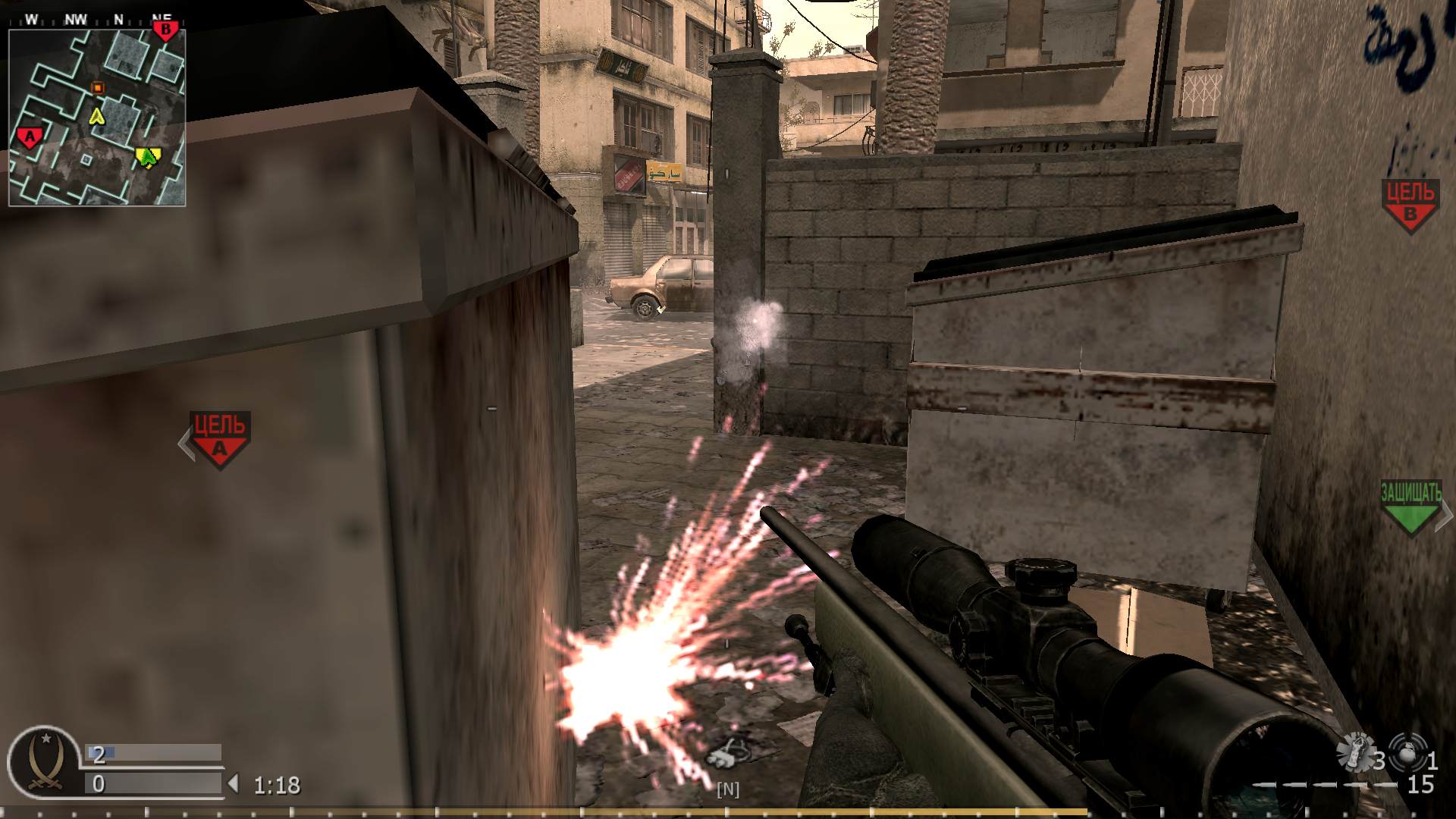Toggle the green objective dot on minimap
This screenshot has width=1456, height=819.
pyautogui.click(x=146, y=156)
